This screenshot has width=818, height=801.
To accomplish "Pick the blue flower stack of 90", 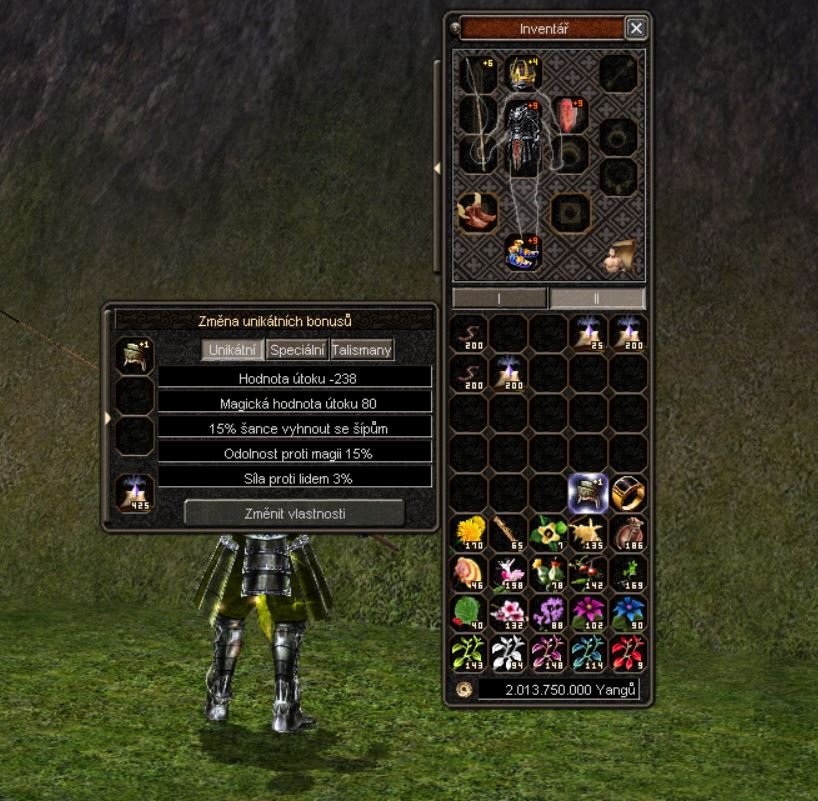I will click(628, 612).
